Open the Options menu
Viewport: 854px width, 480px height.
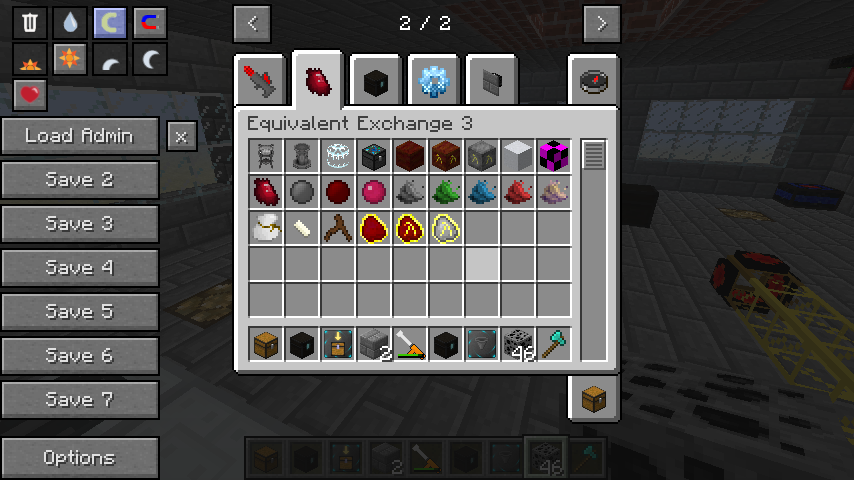click(80, 458)
